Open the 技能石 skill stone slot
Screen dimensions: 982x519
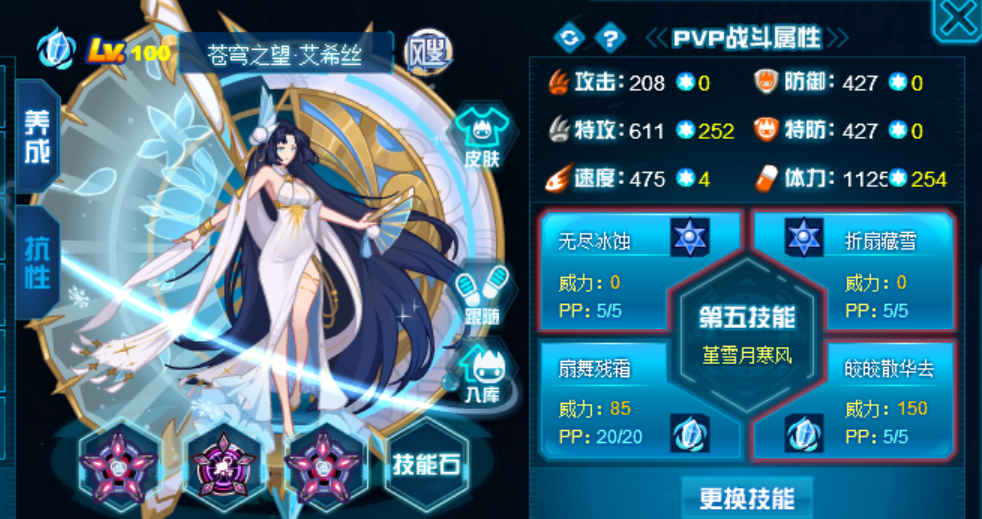click(427, 466)
